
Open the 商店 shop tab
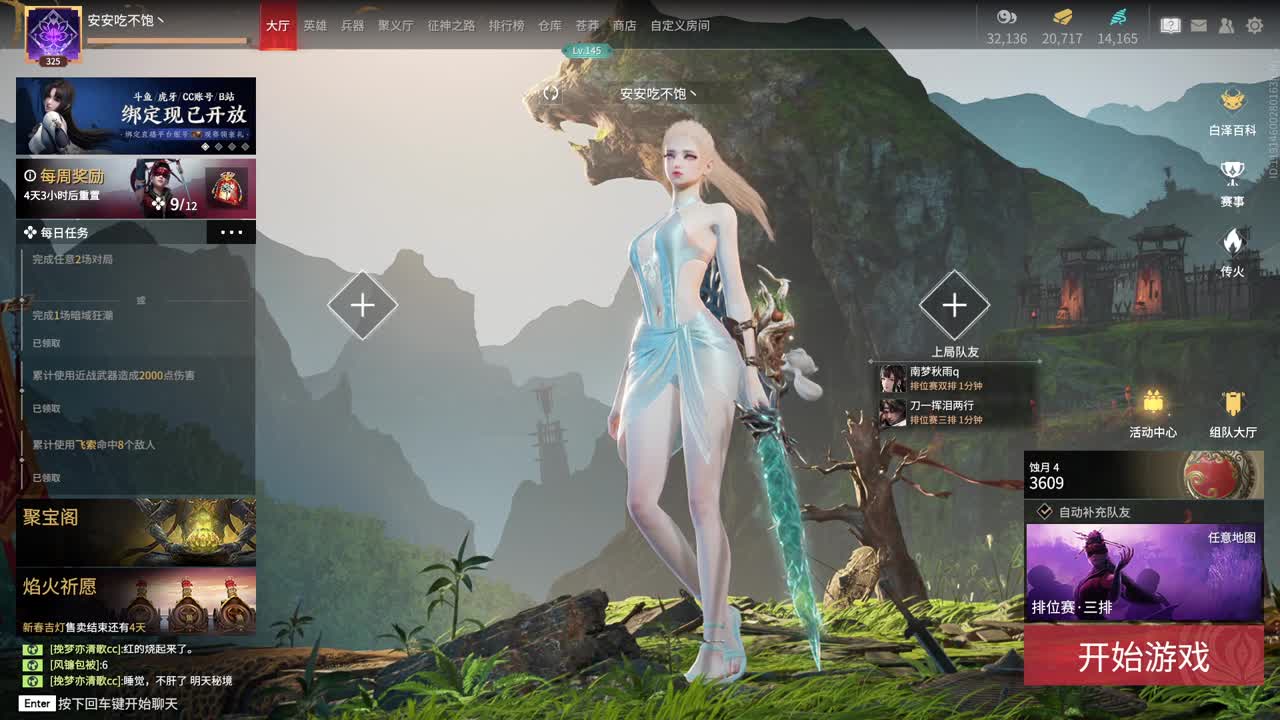point(624,25)
